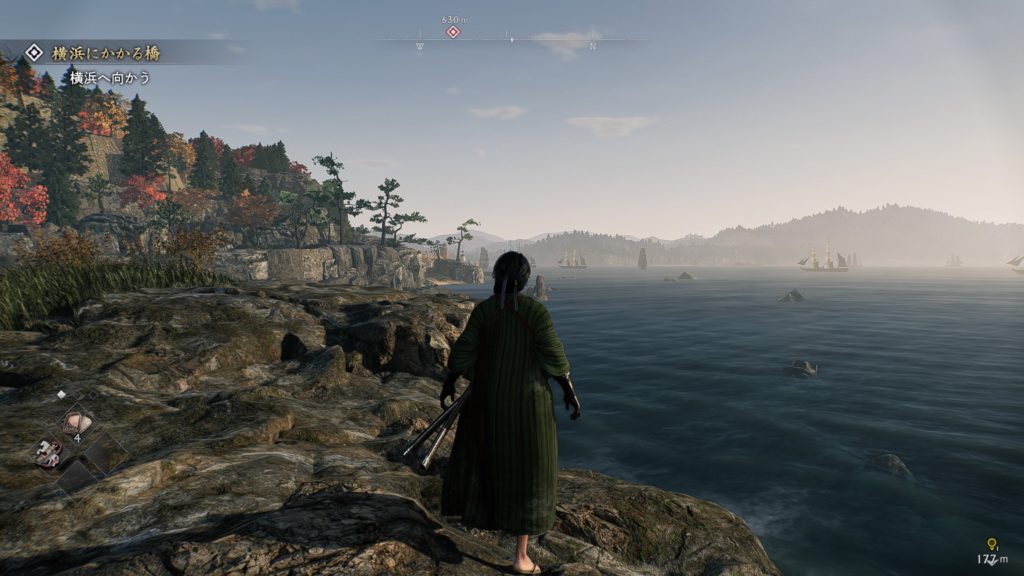Click the yellow waypoint pin icon

point(992,544)
